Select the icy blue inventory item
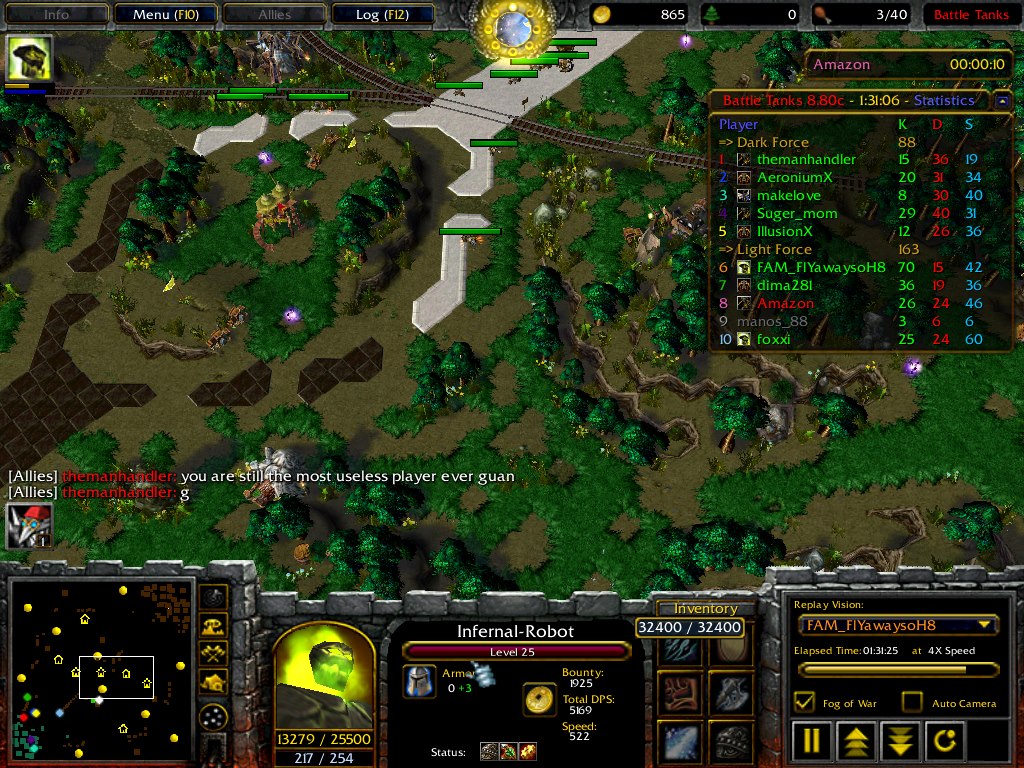The width and height of the screenshot is (1024, 768). (x=679, y=743)
